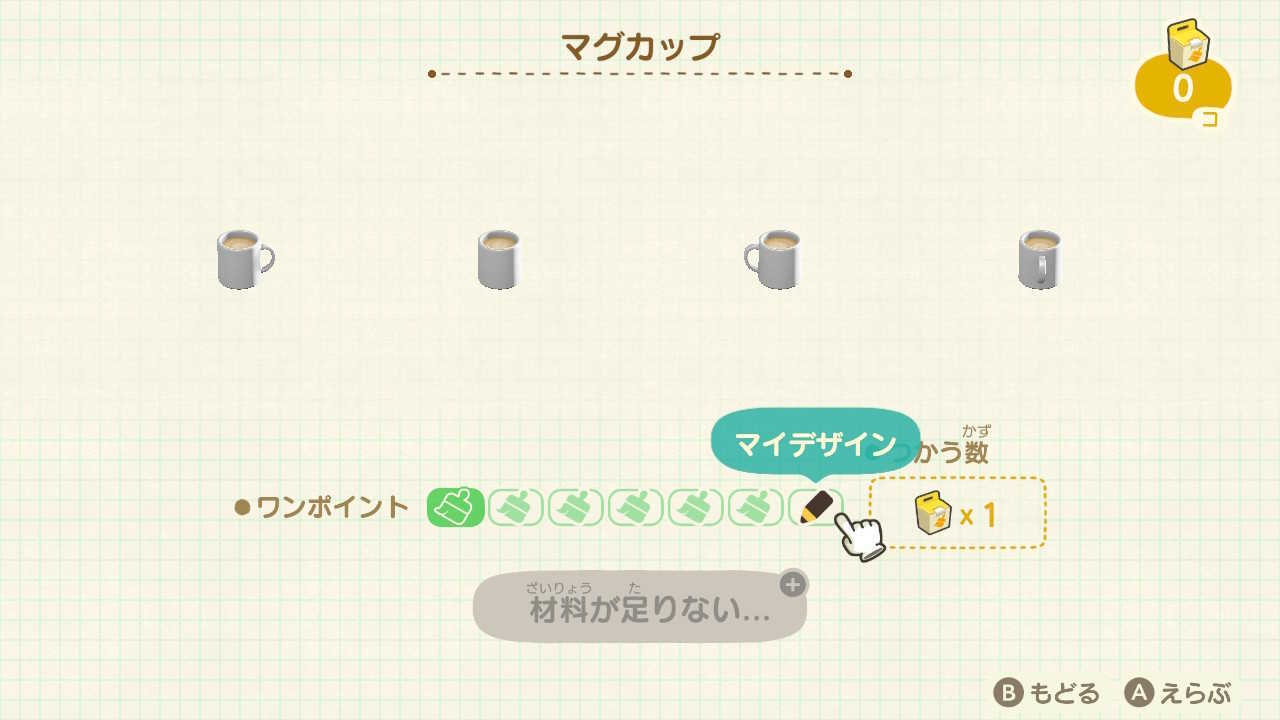Toggle the currently highlighted ワンポイント brush option
1280x720 pixels.
point(456,508)
